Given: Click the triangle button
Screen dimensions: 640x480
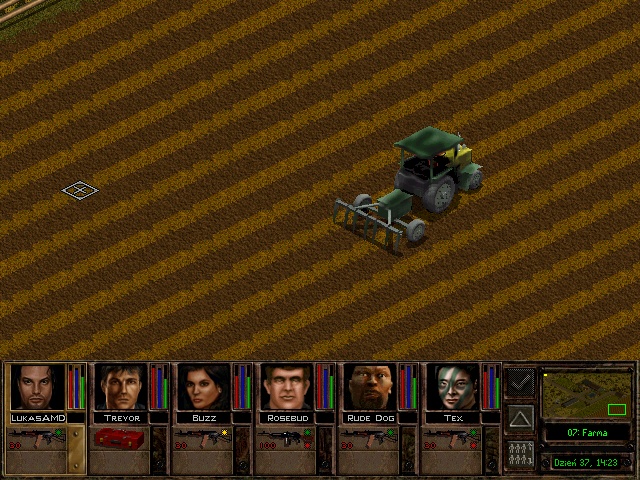Looking at the screenshot, I should (520, 417).
